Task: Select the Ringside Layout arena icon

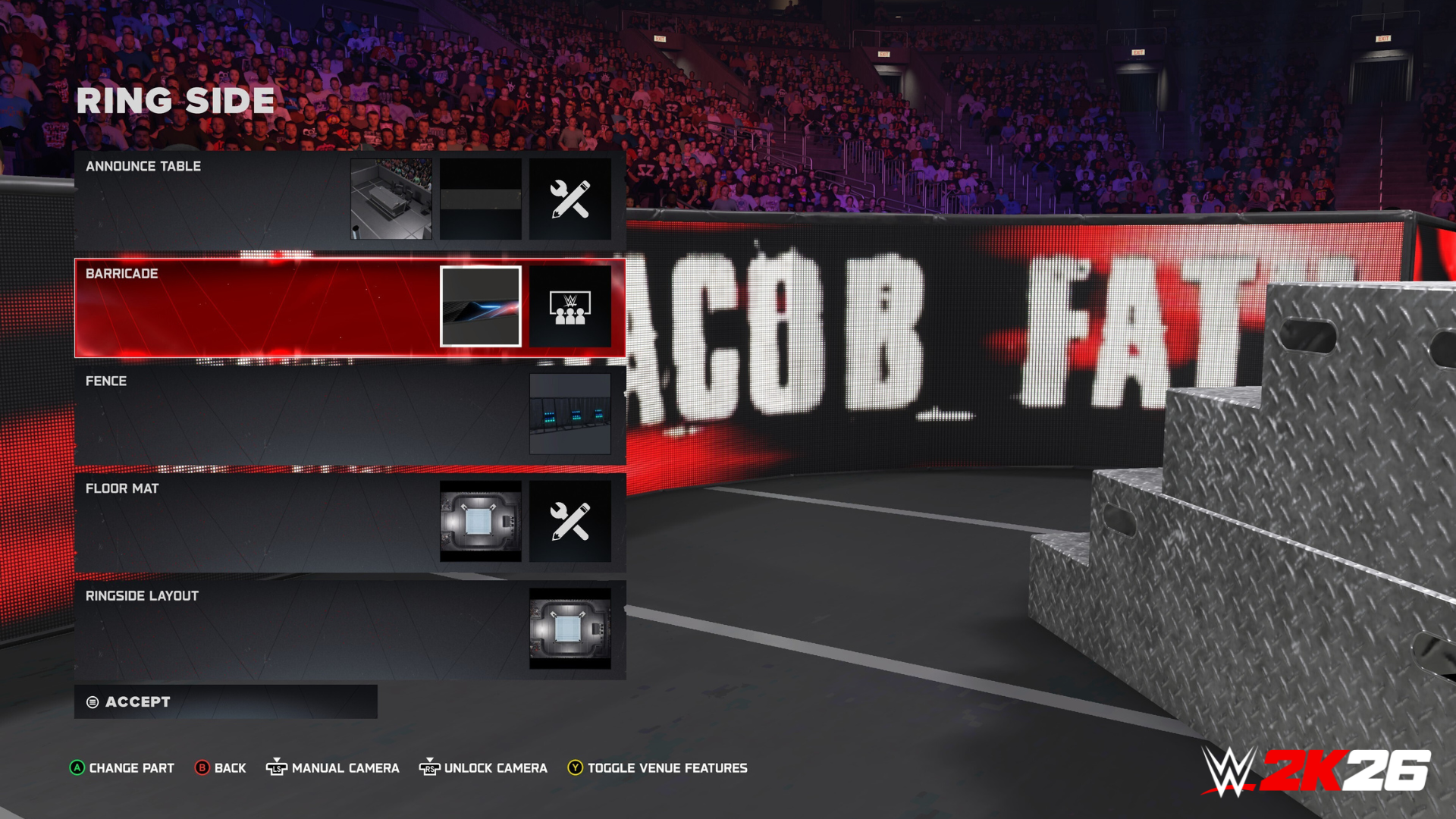Action: [571, 629]
